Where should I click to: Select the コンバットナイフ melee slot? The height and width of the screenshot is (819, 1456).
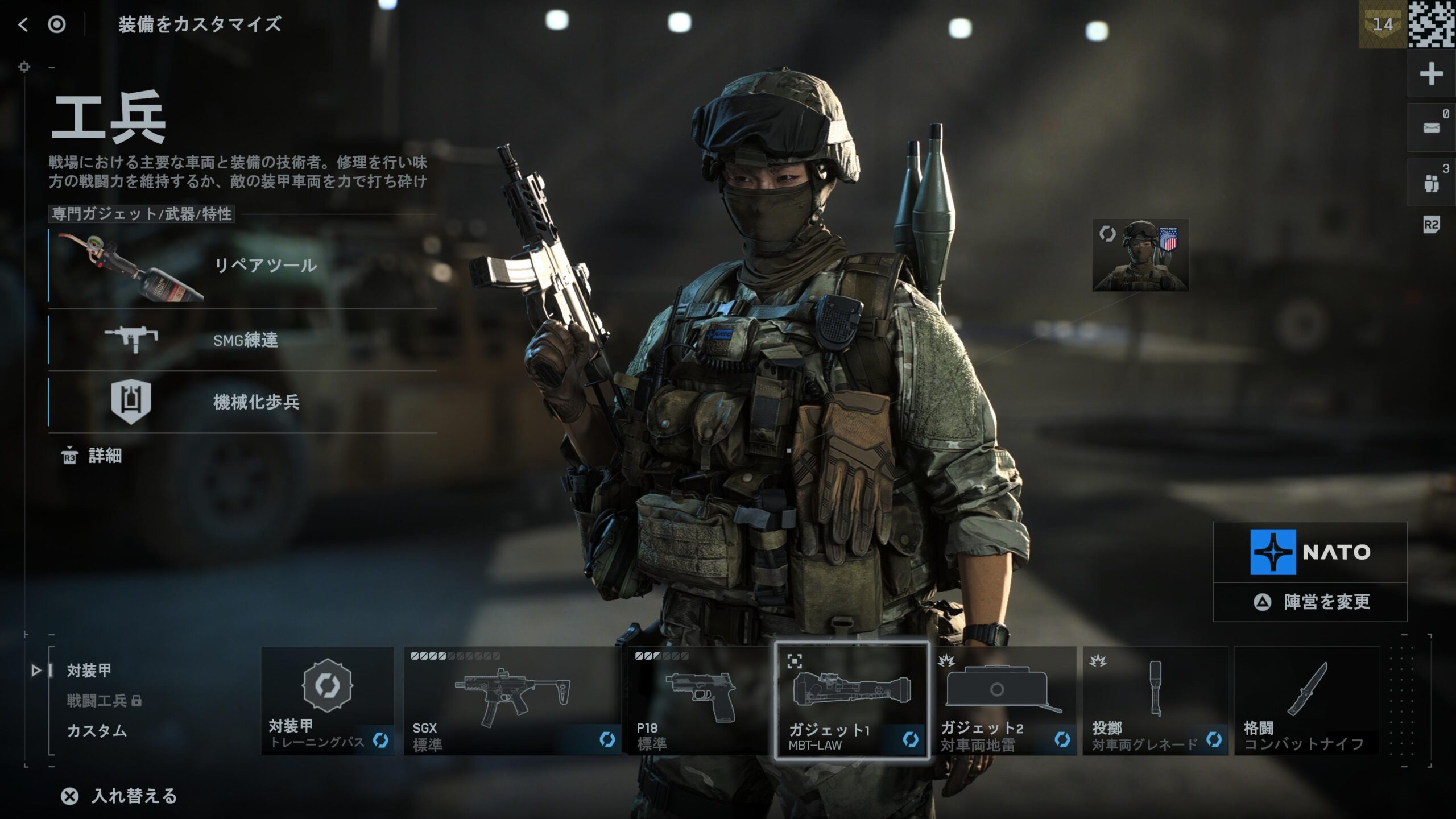pos(1307,701)
